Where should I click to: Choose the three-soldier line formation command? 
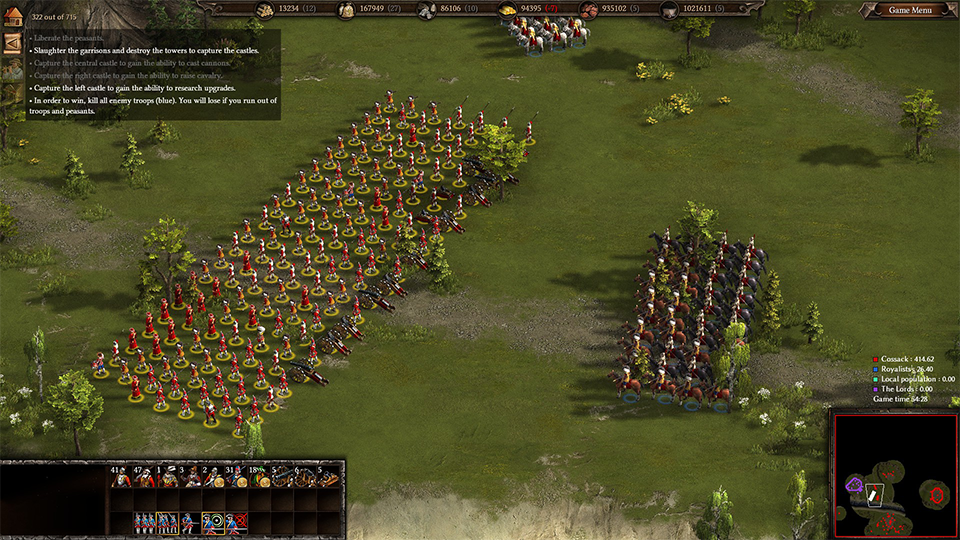pyautogui.click(x=145, y=523)
